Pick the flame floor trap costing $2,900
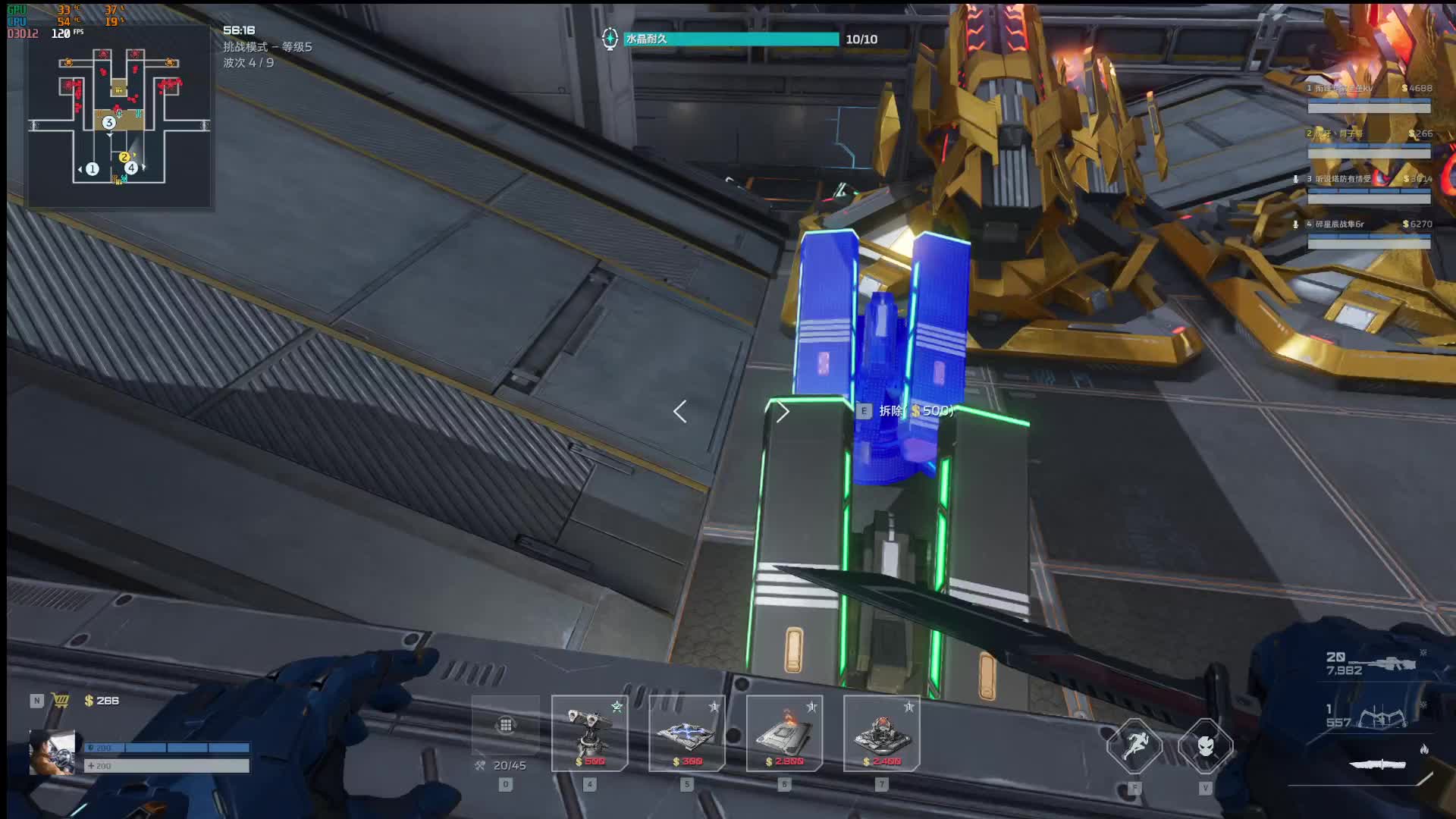This screenshot has height=819, width=1456. [784, 733]
